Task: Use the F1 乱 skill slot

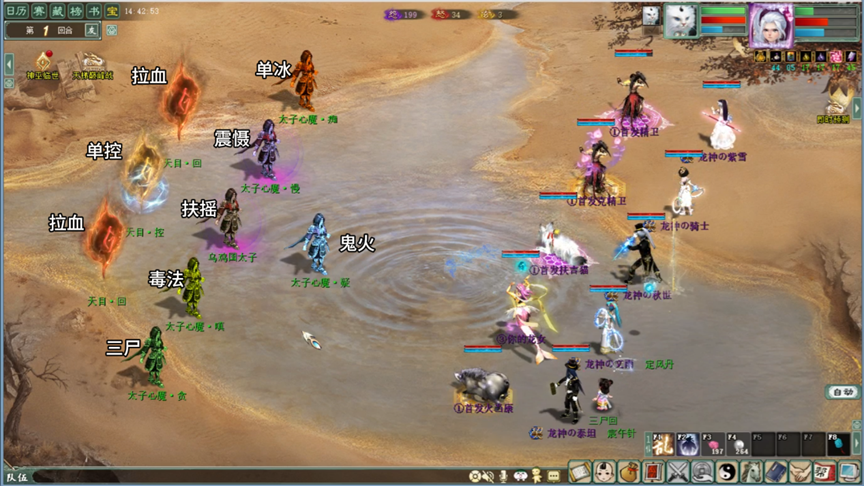Action: tap(662, 444)
